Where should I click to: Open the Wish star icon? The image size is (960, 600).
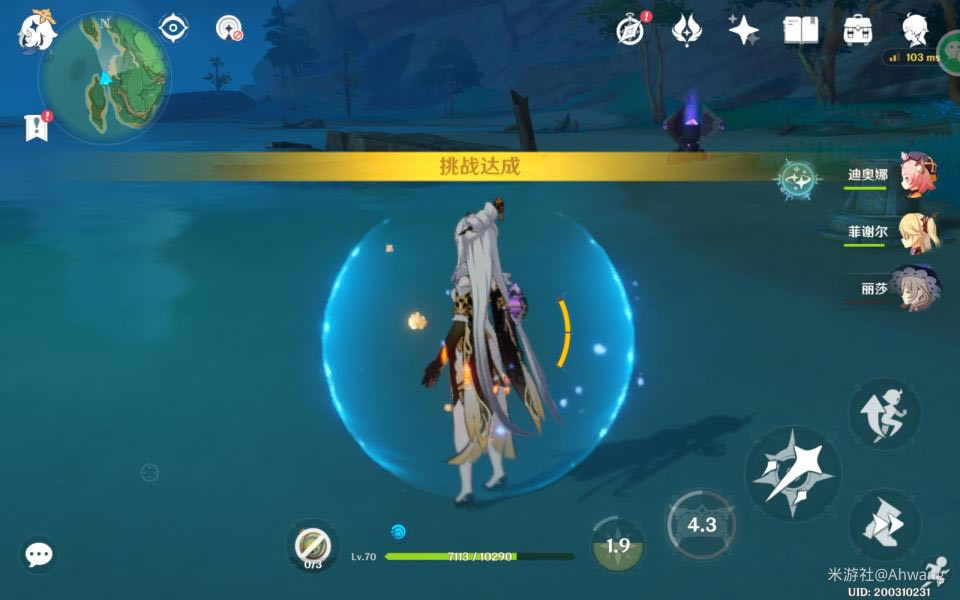tap(743, 30)
